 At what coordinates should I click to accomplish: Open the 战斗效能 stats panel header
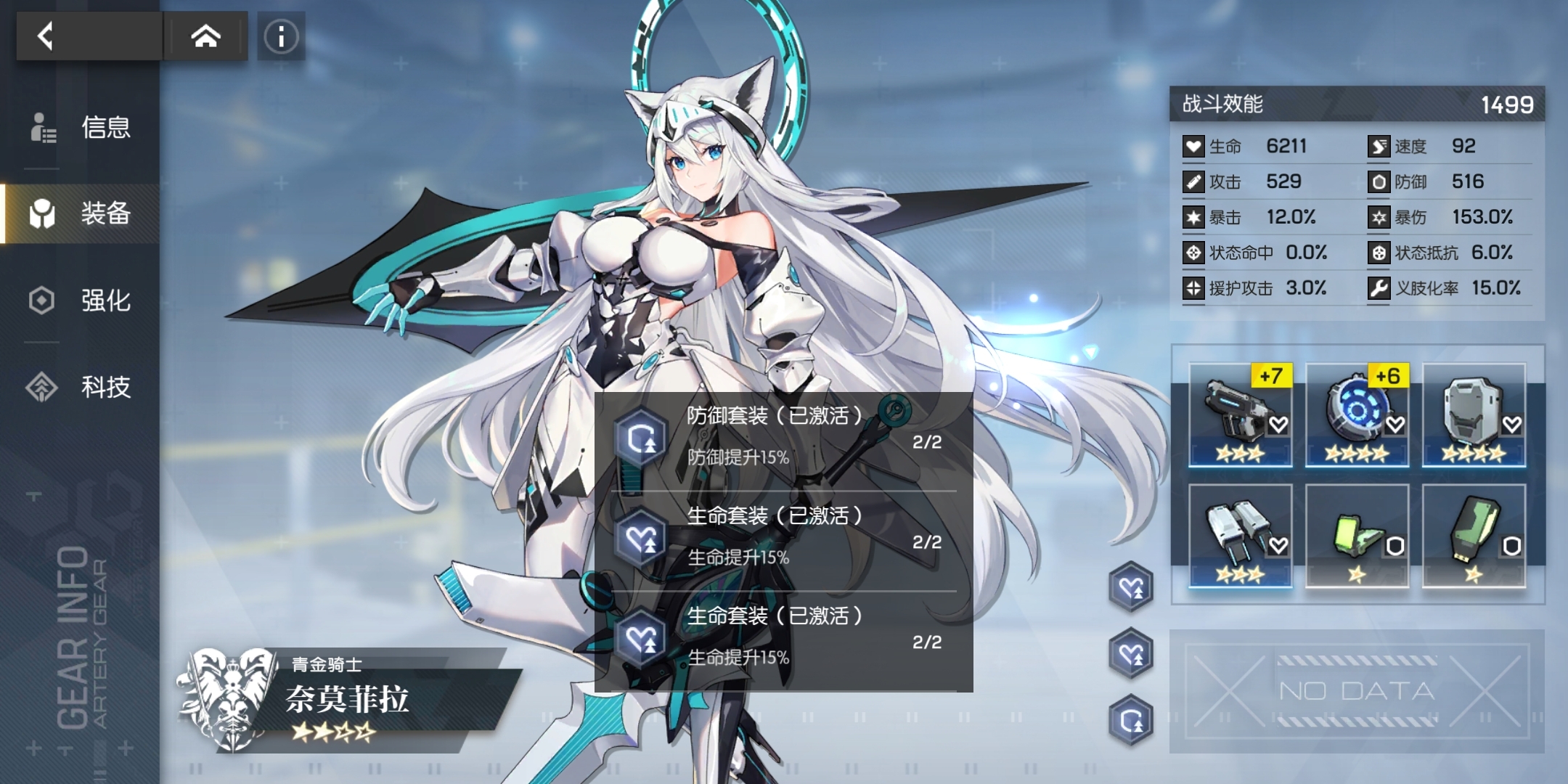point(1357,105)
